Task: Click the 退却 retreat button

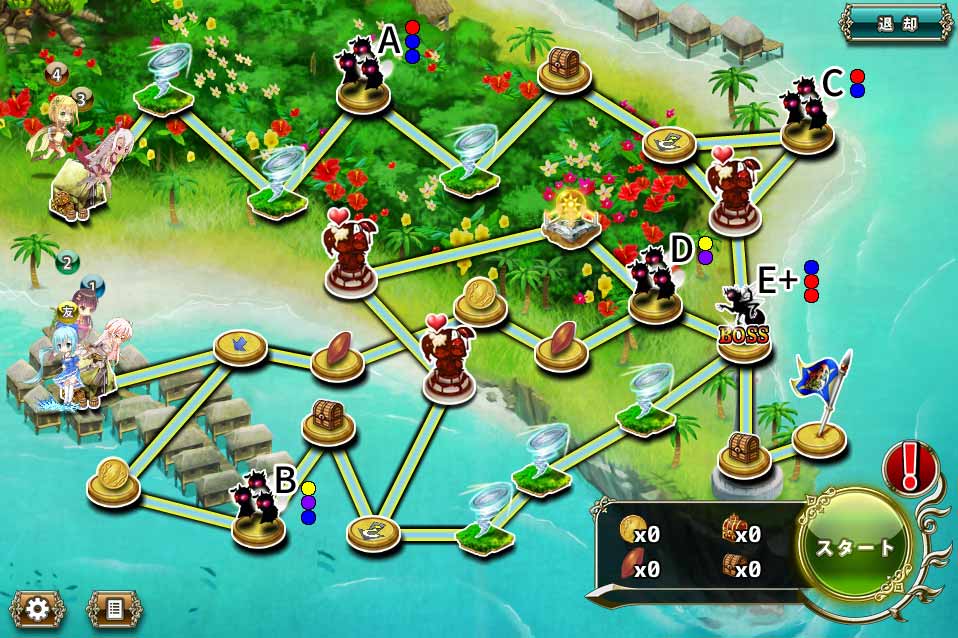Action: [x=896, y=24]
